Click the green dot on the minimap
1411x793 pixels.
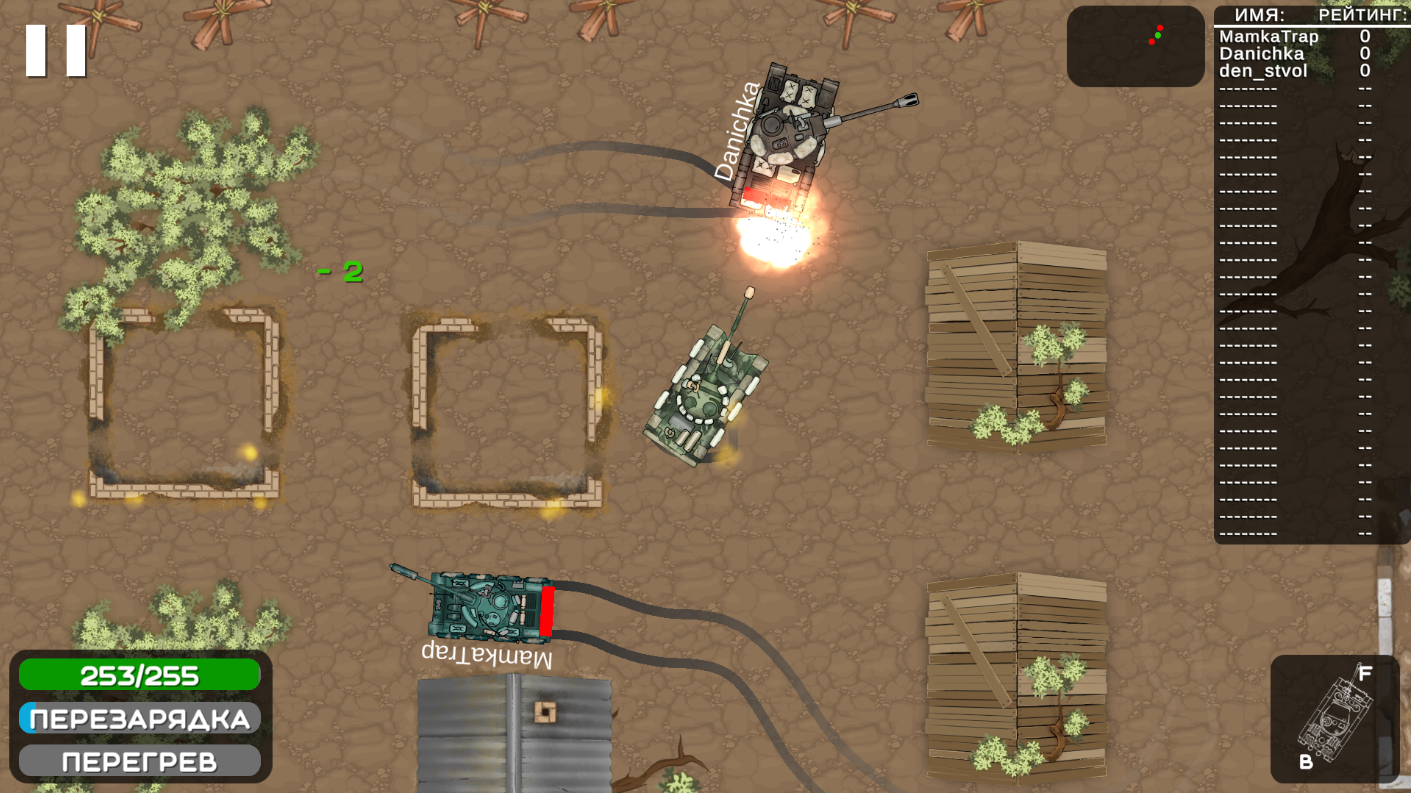pos(1158,35)
